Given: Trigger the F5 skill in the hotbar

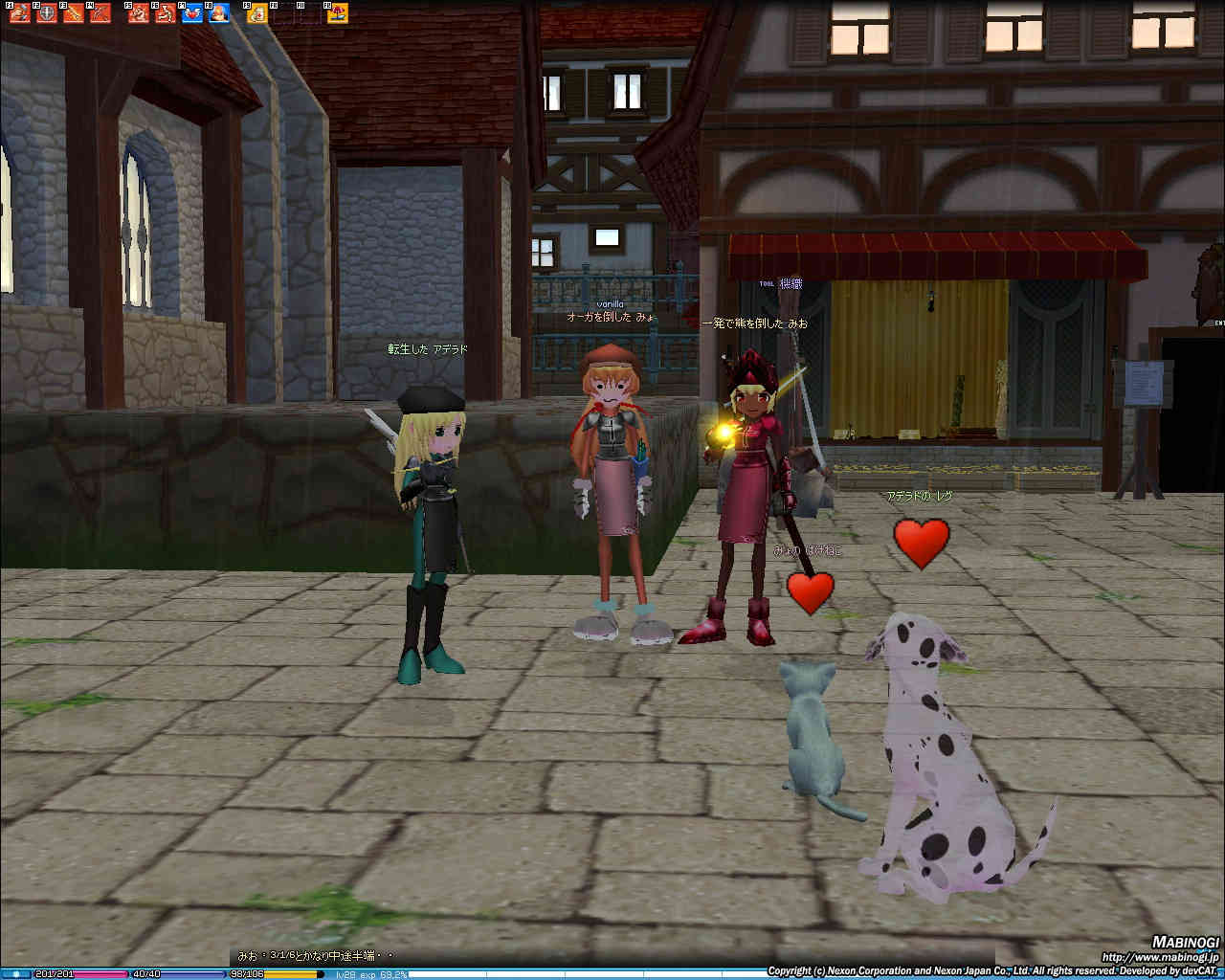Looking at the screenshot, I should [x=139, y=13].
